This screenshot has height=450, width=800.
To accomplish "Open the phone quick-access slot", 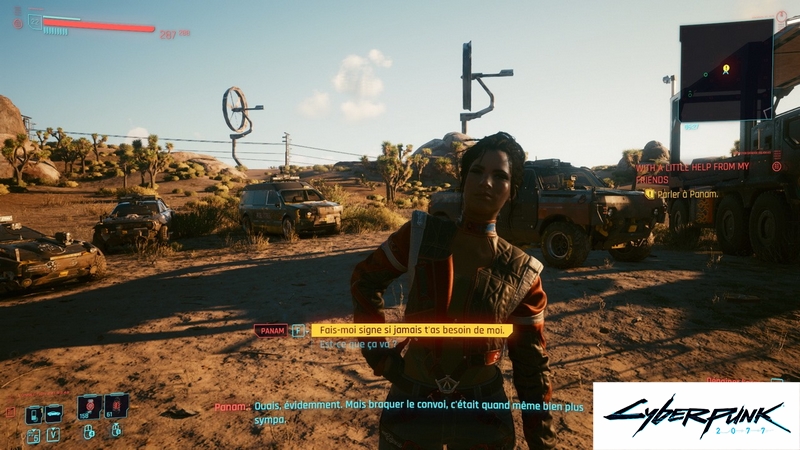I will pyautogui.click(x=33, y=413).
